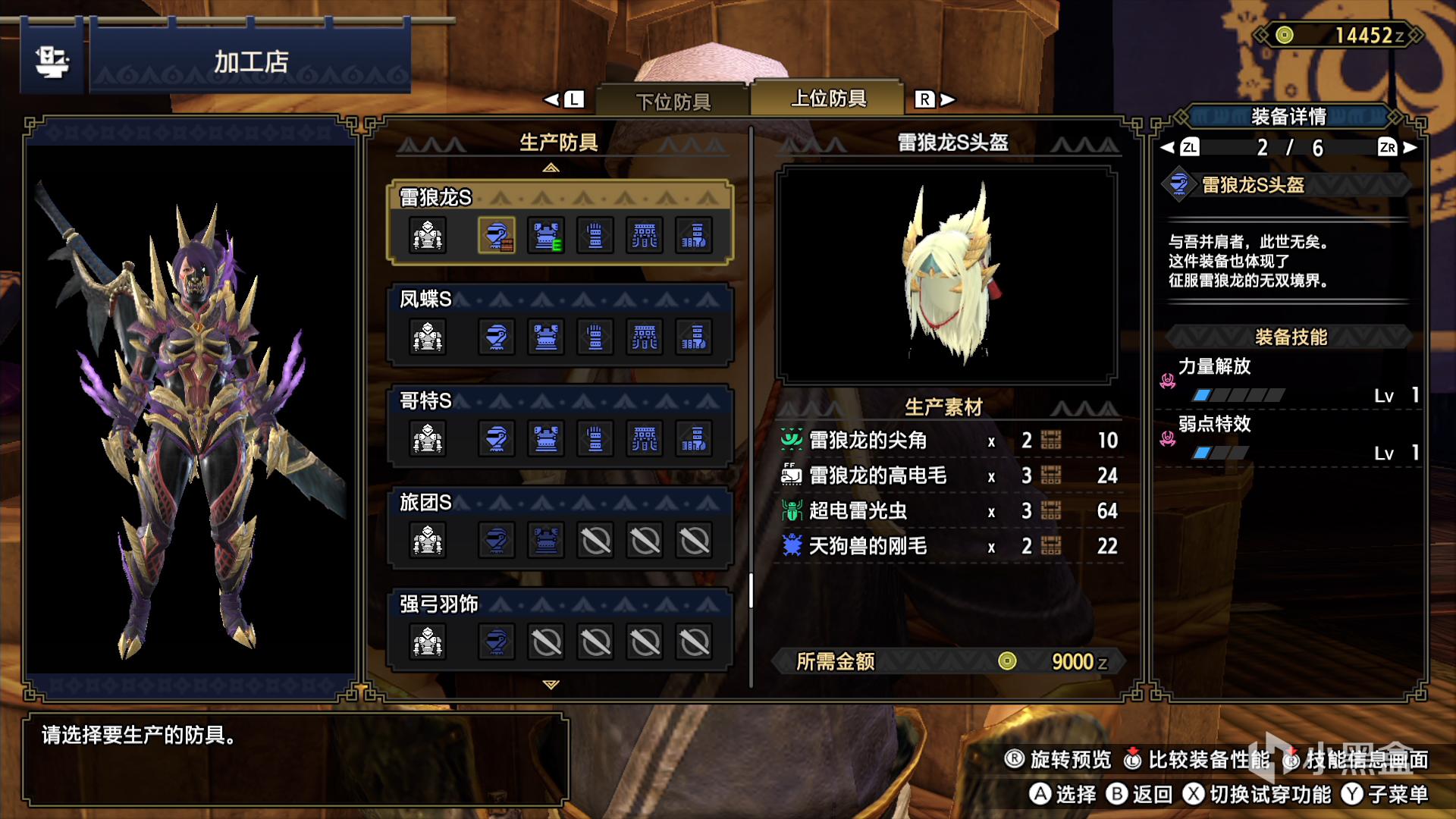This screenshot has height=819, width=1456.
Task: Select the 上位防具 tab
Action: [x=828, y=99]
